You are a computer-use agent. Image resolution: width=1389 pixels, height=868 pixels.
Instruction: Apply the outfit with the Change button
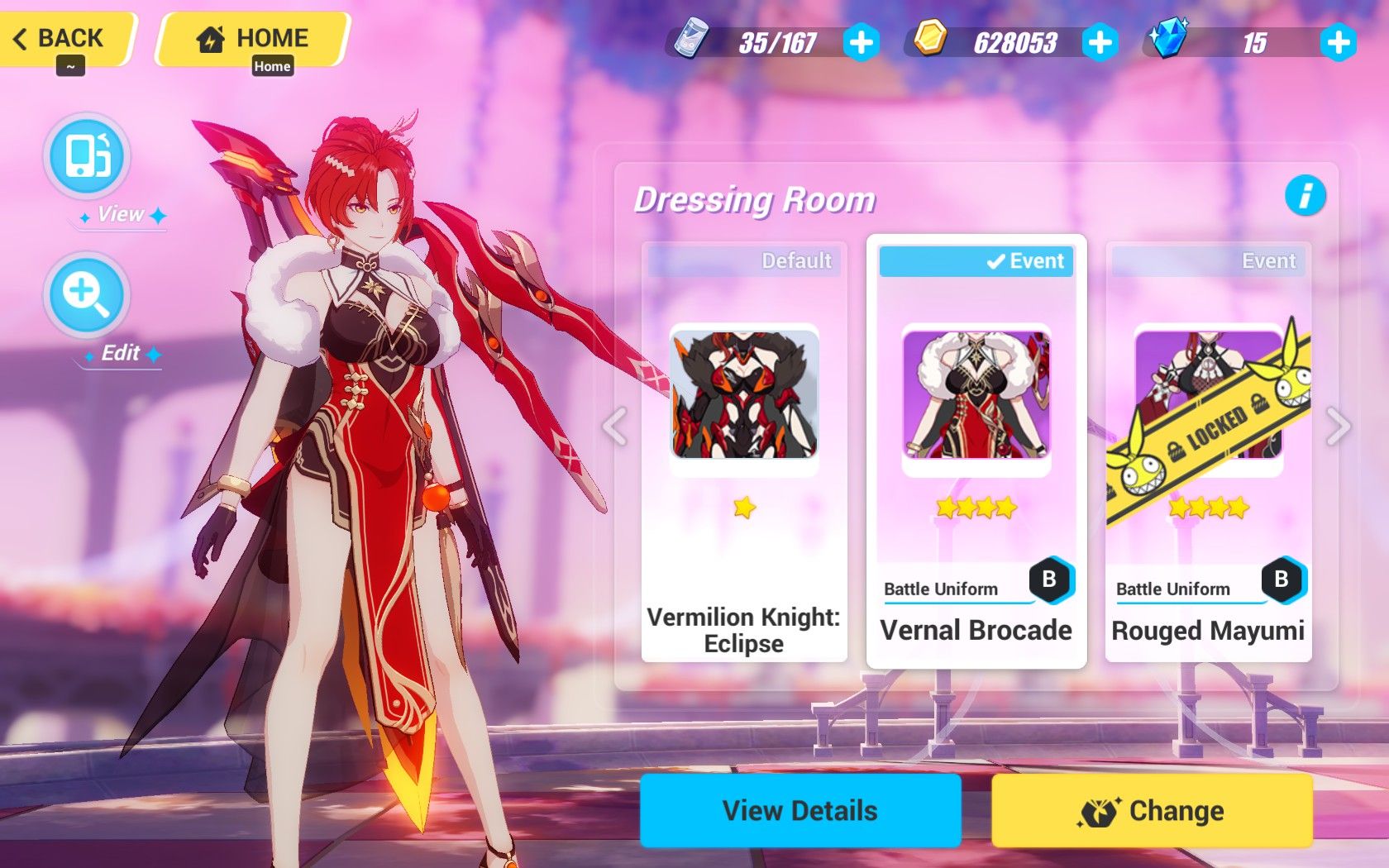pos(1152,811)
